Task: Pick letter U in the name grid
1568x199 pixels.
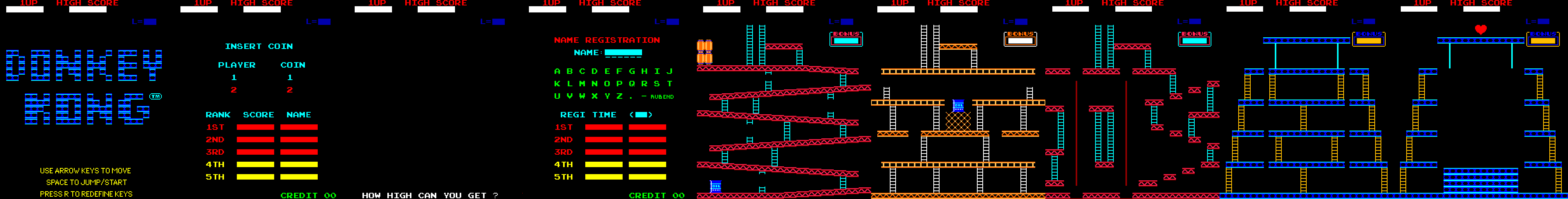Action: [557, 96]
